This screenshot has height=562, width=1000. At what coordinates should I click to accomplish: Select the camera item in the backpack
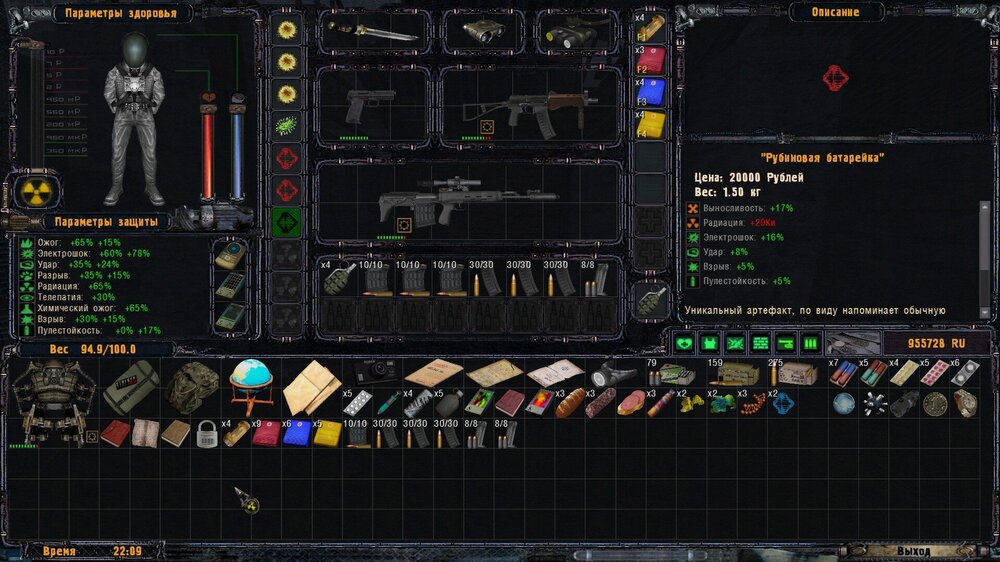[380, 372]
